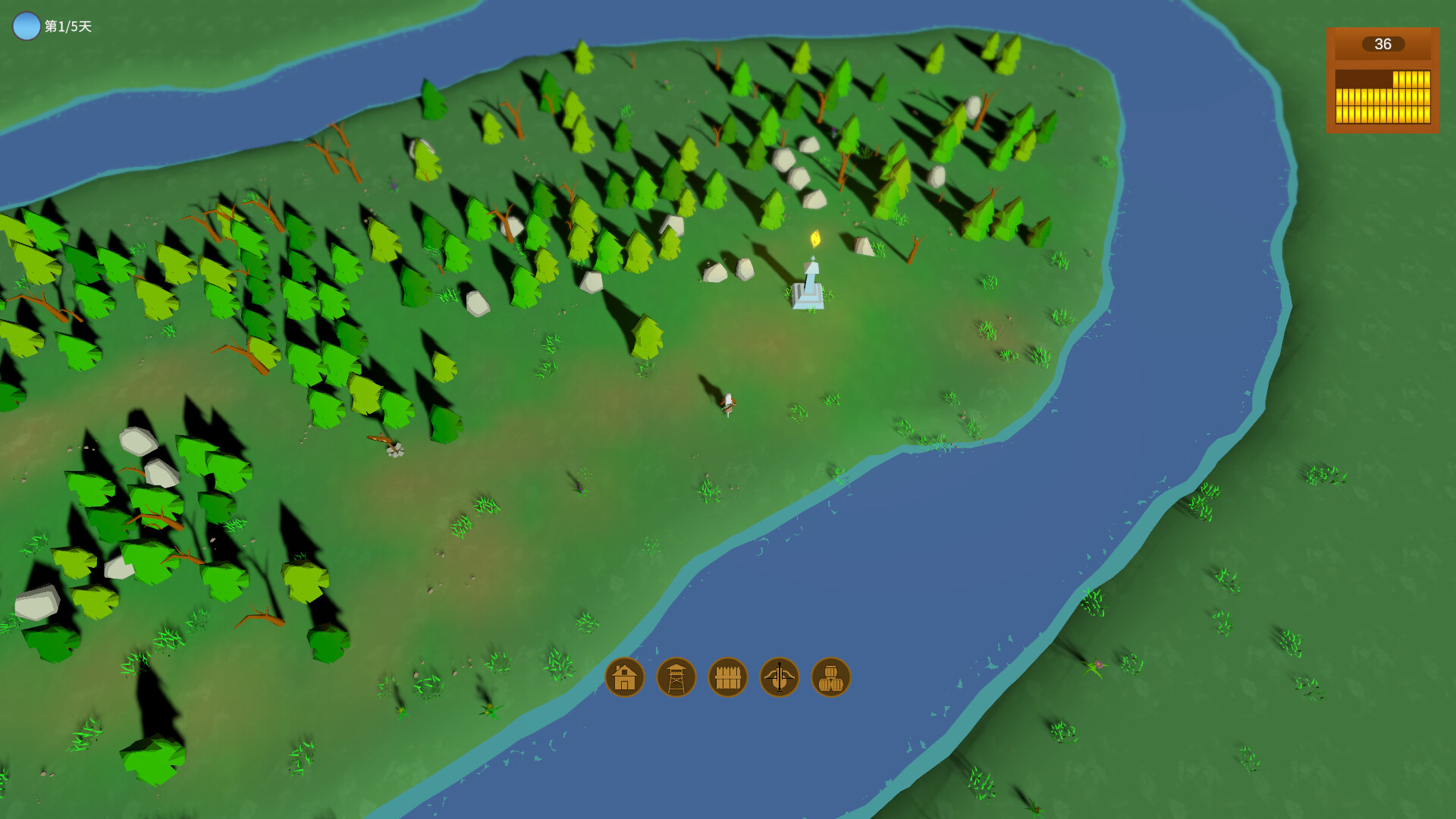Select the palisade wall build icon
The image size is (1456, 819).
point(726,677)
